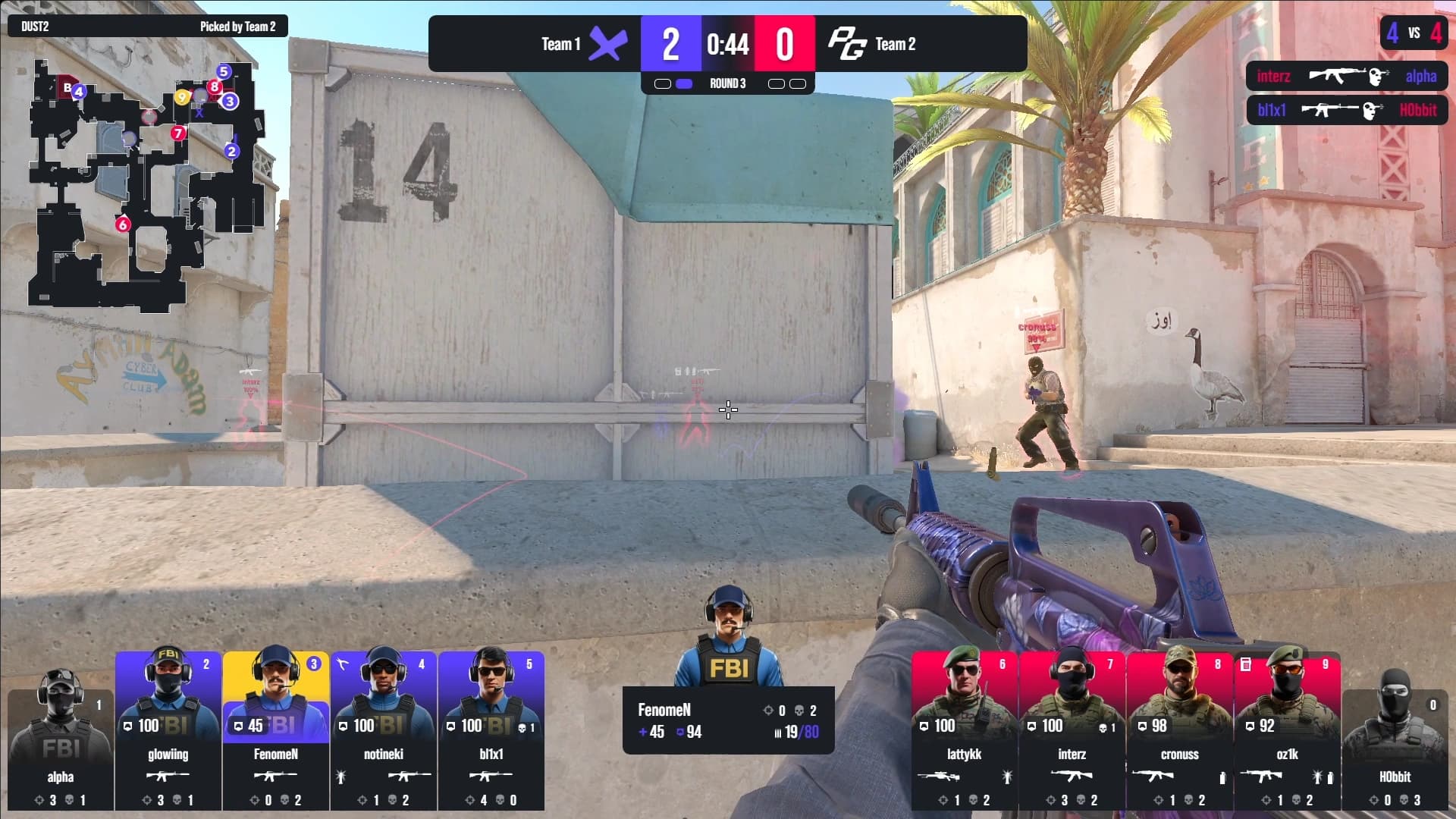Spectate lattykk from the red team
1456x819 pixels.
[965, 730]
